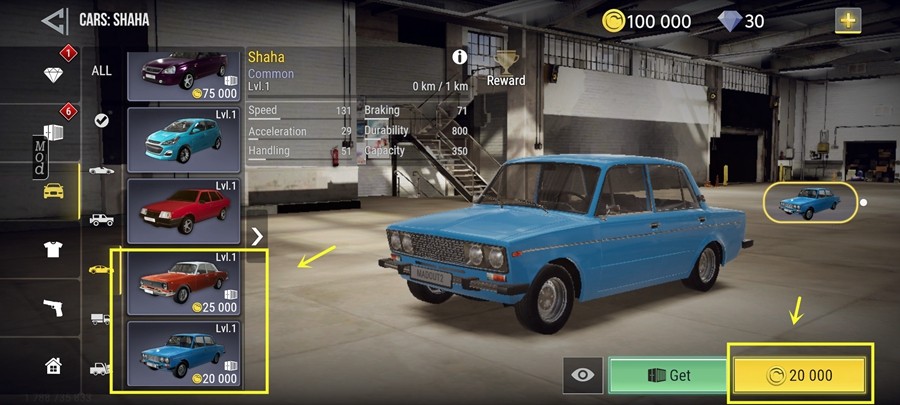The image size is (900, 405).
Task: Toggle the eye view button
Action: (x=583, y=375)
